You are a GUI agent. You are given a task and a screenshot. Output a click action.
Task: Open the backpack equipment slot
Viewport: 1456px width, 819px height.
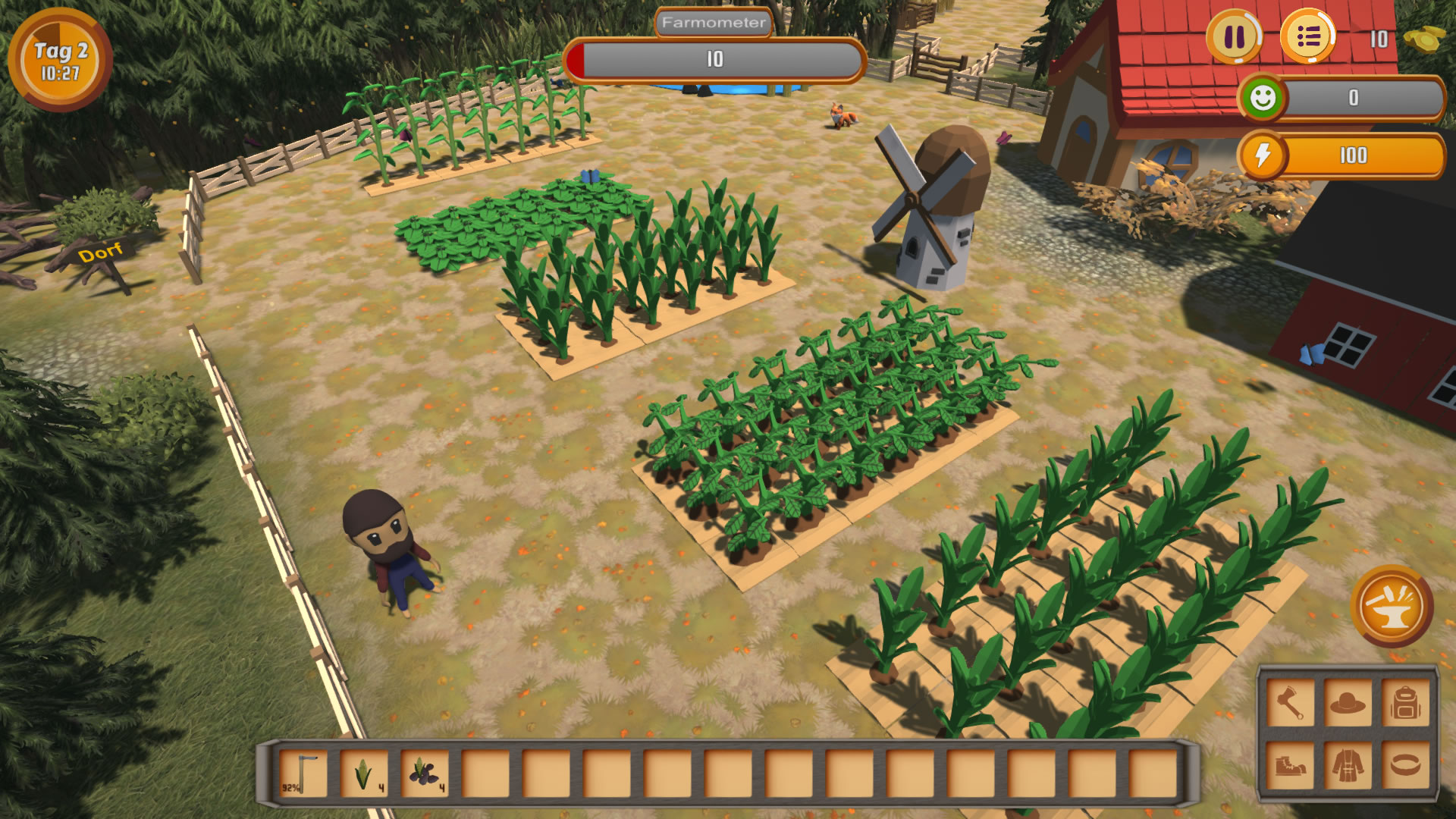pyautogui.click(x=1405, y=703)
